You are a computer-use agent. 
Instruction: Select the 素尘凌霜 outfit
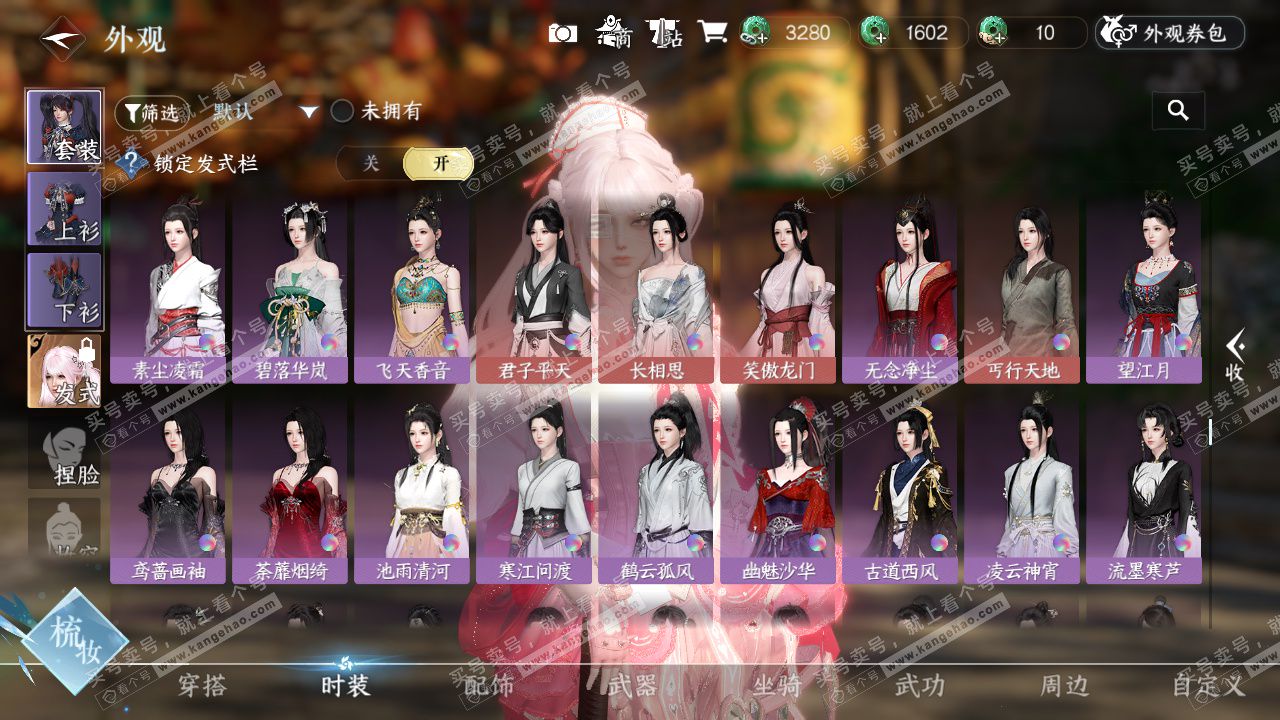coord(168,290)
